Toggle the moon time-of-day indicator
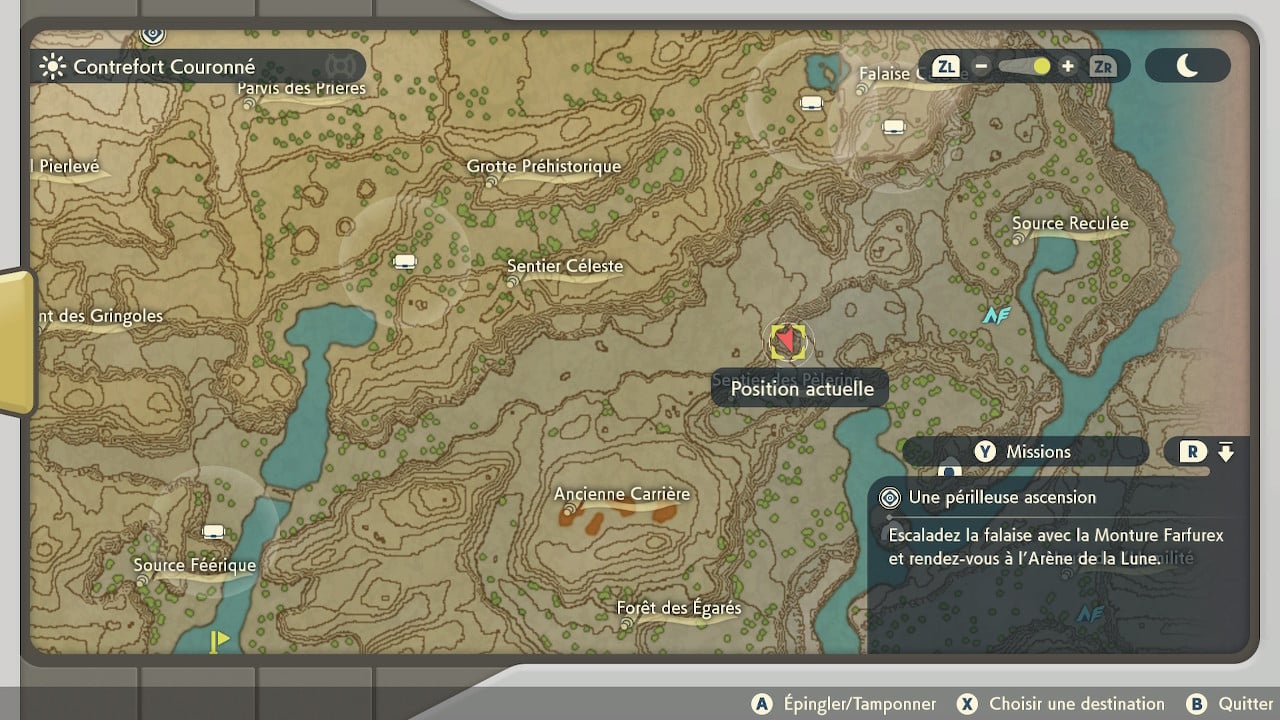The height and width of the screenshot is (720, 1280). click(1187, 67)
